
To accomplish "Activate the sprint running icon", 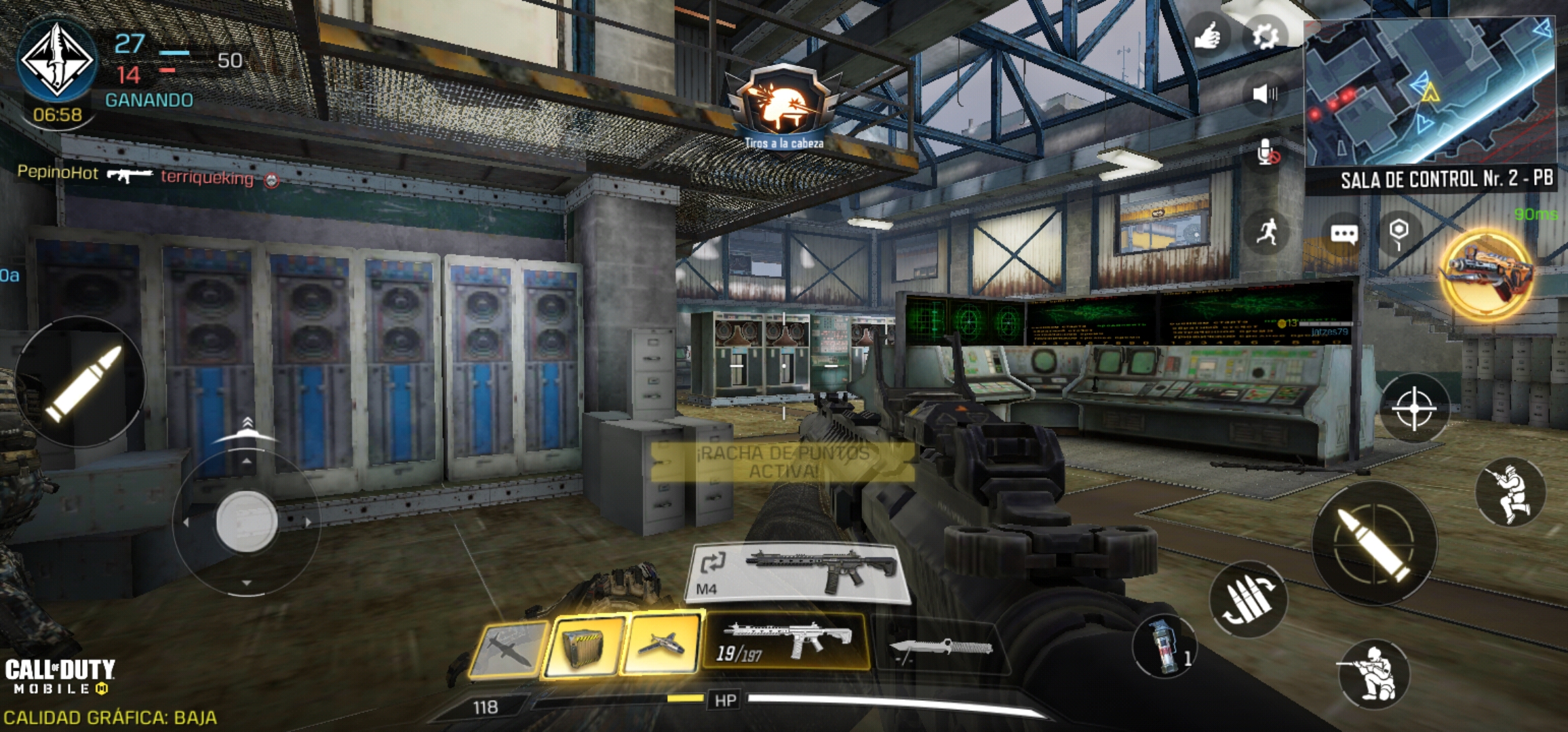I will (1266, 232).
